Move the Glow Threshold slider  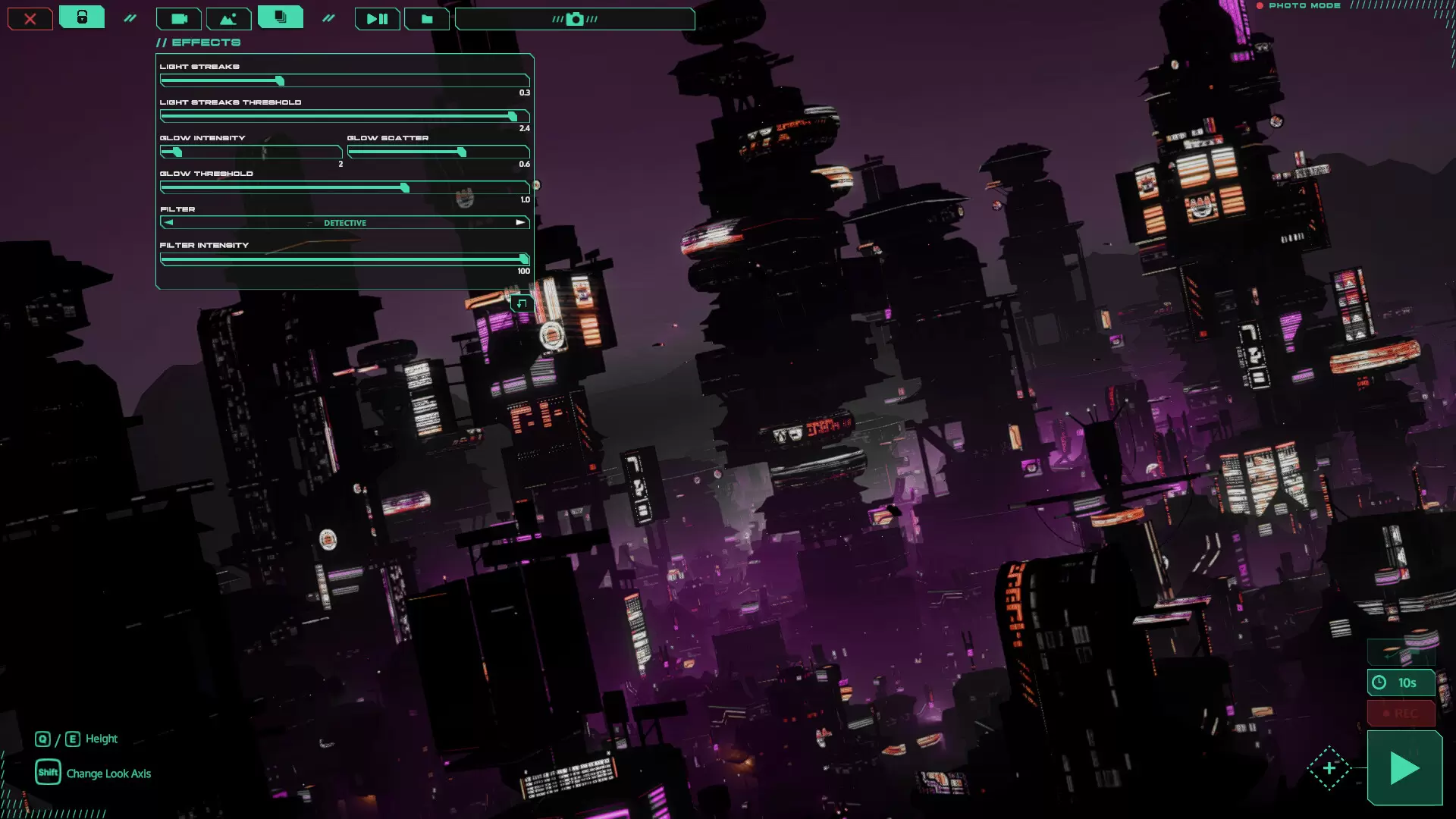point(405,188)
